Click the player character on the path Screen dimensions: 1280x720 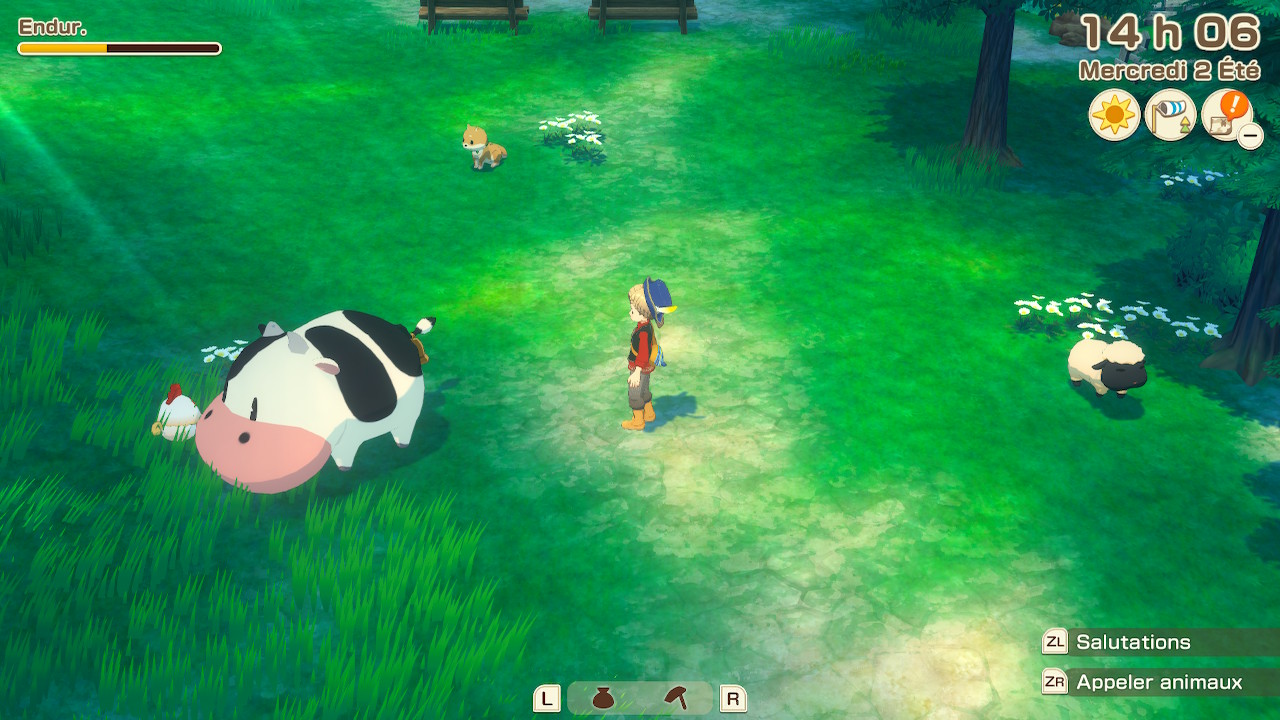coord(643,350)
